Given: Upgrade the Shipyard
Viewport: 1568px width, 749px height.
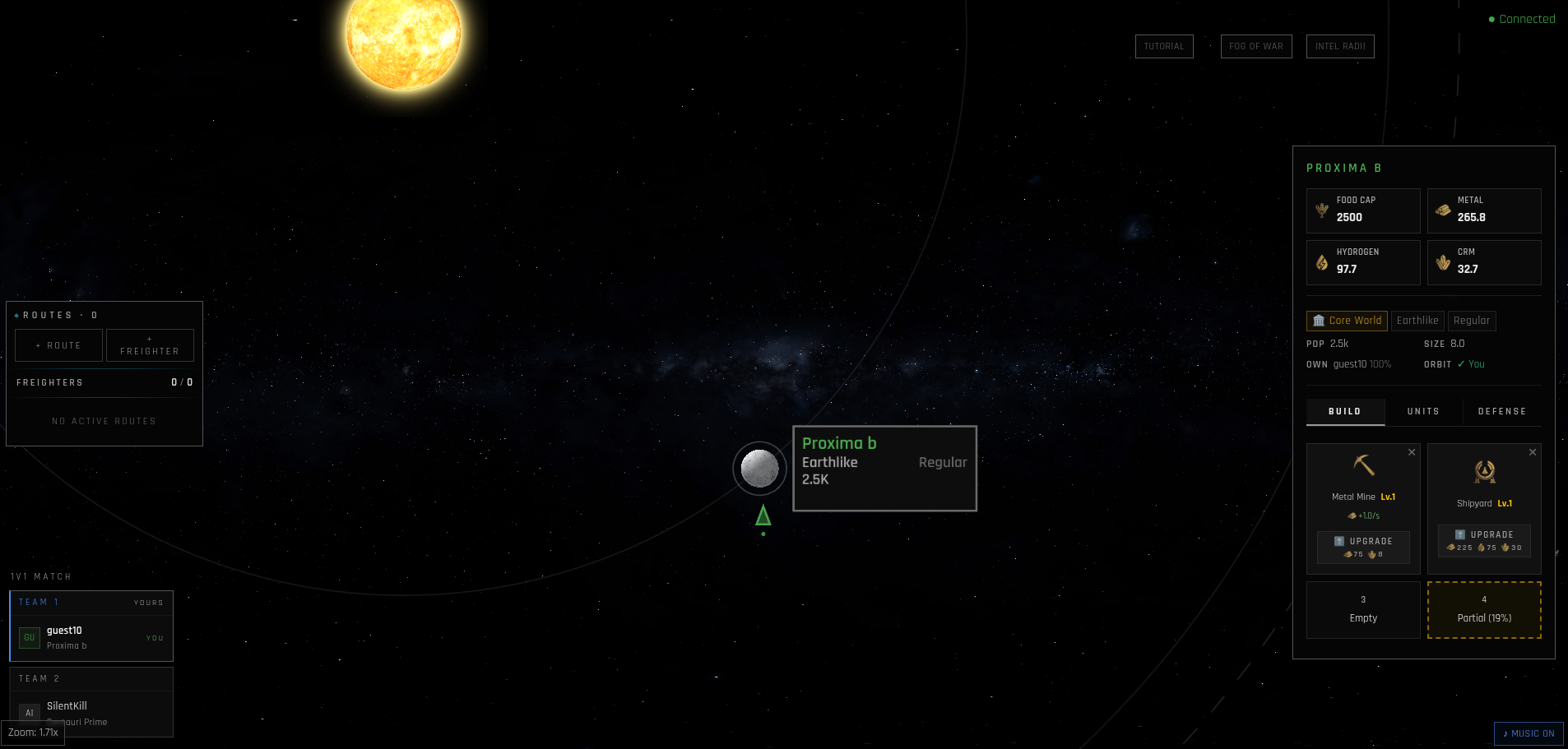Looking at the screenshot, I should [1484, 541].
